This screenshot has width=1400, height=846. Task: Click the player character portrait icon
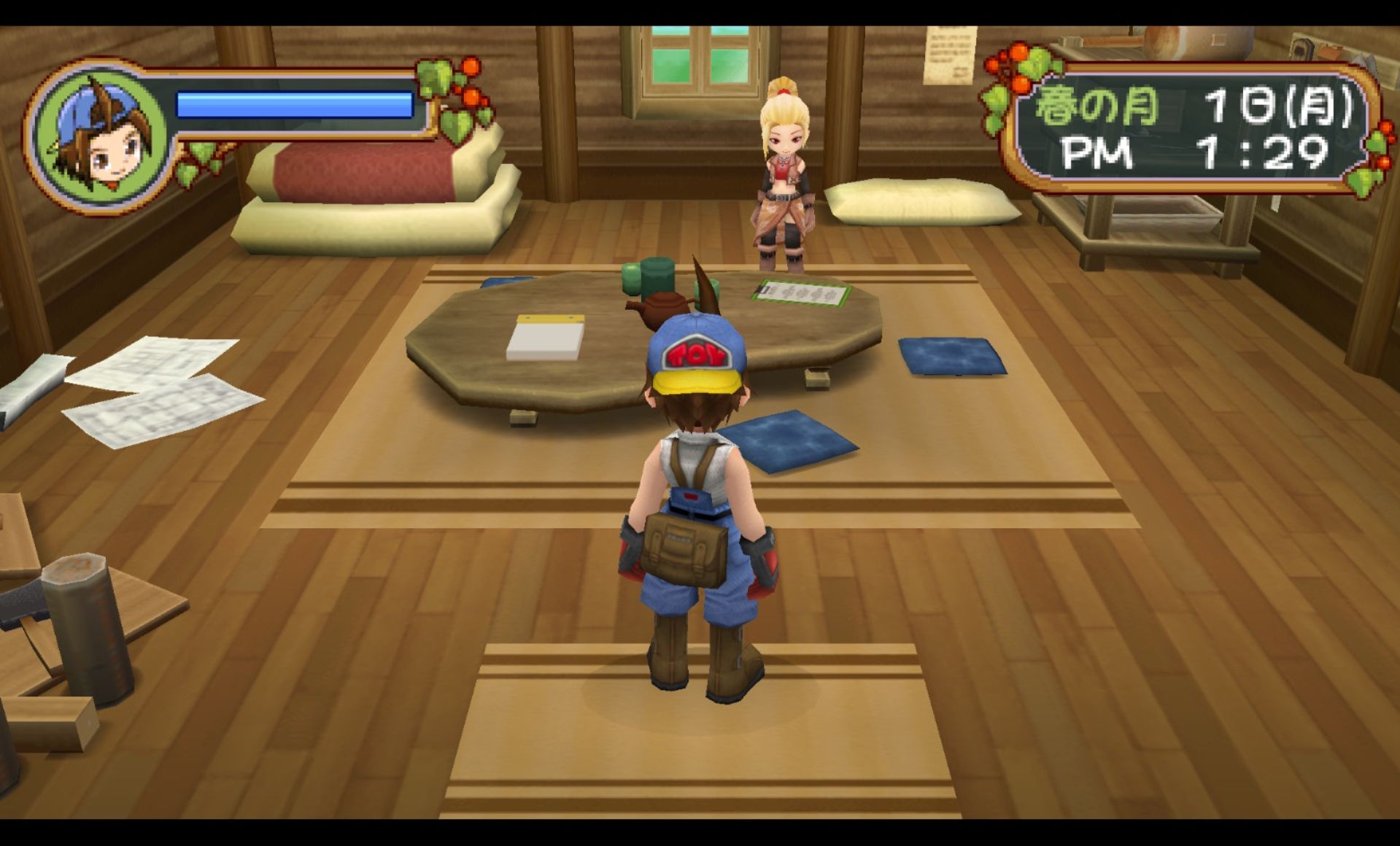tap(100, 137)
